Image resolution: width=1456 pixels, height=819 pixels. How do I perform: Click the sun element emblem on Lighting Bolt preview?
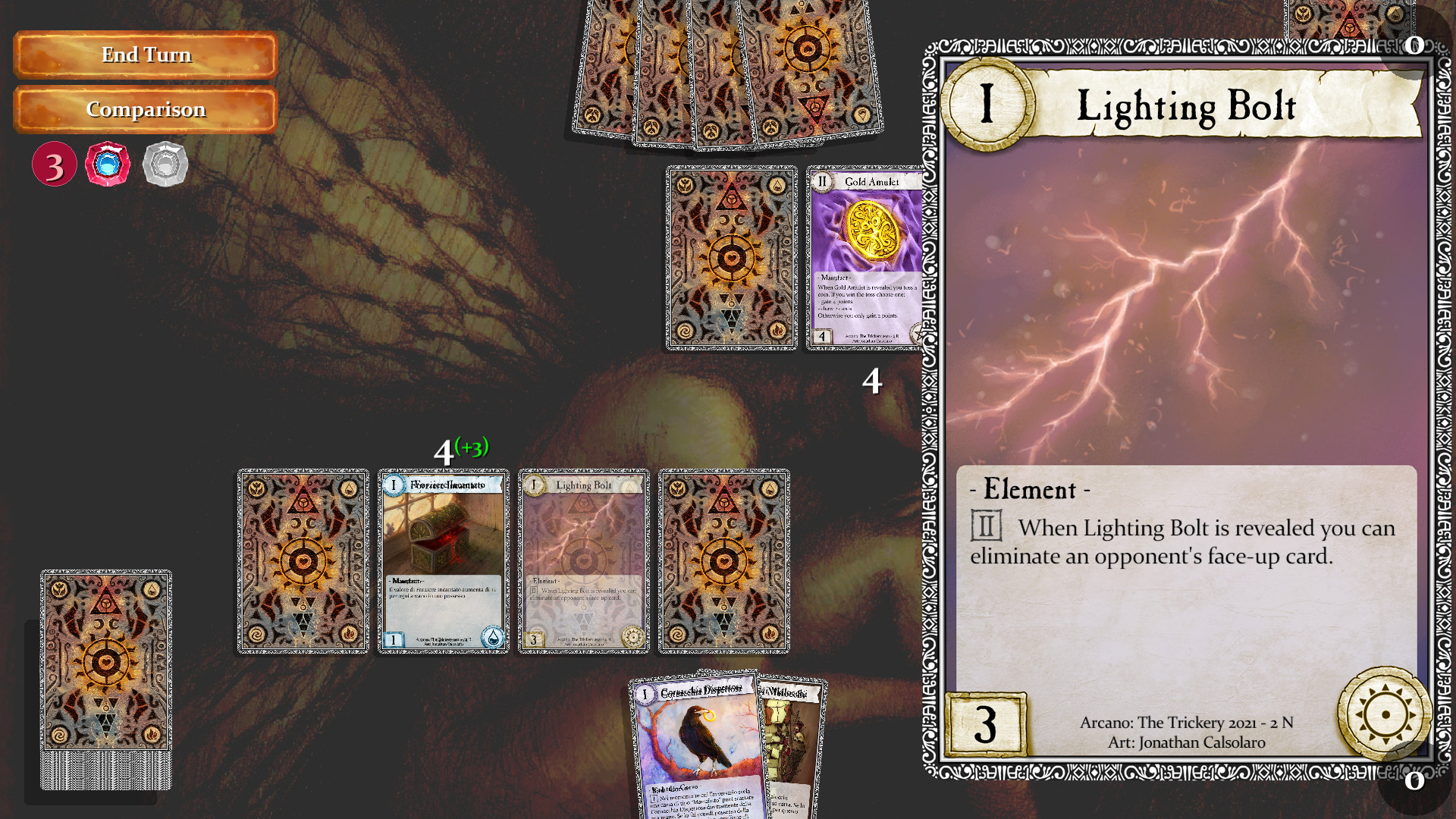coord(1385,712)
